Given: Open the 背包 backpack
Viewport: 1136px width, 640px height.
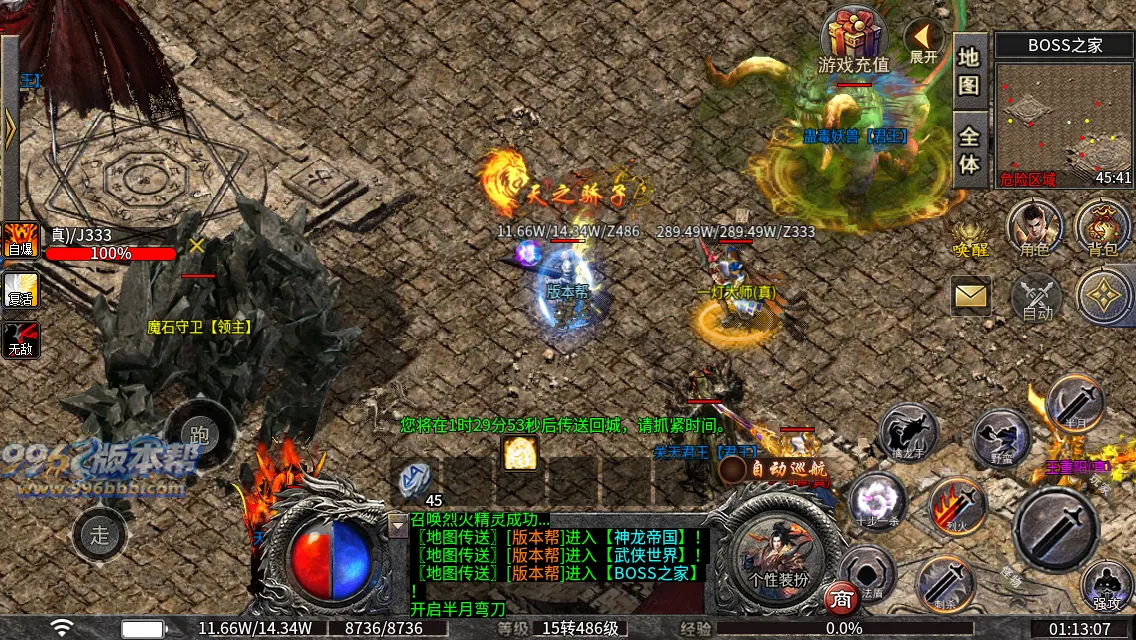Looking at the screenshot, I should tap(1102, 227).
